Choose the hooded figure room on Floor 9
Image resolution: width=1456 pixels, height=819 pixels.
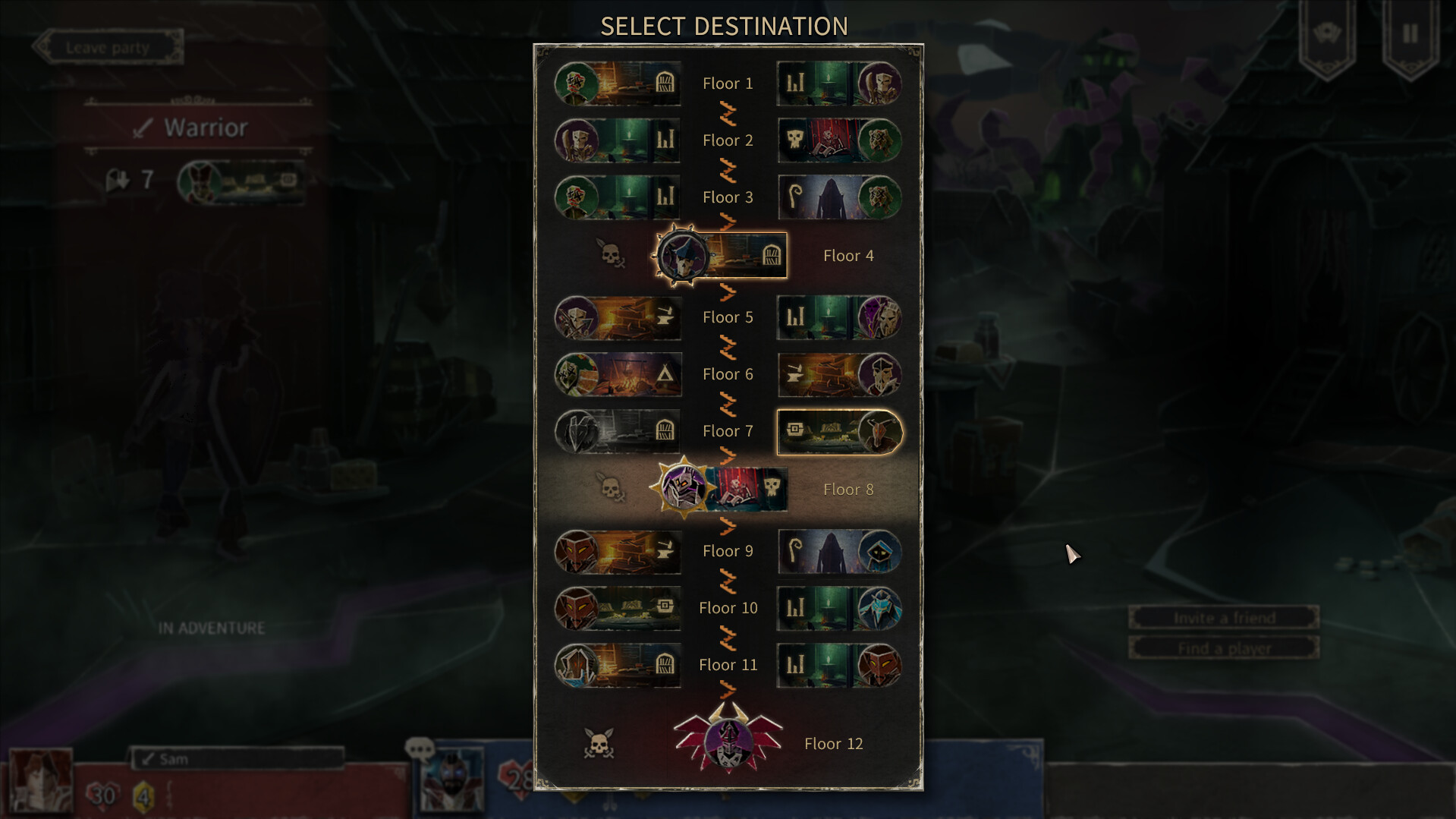838,551
